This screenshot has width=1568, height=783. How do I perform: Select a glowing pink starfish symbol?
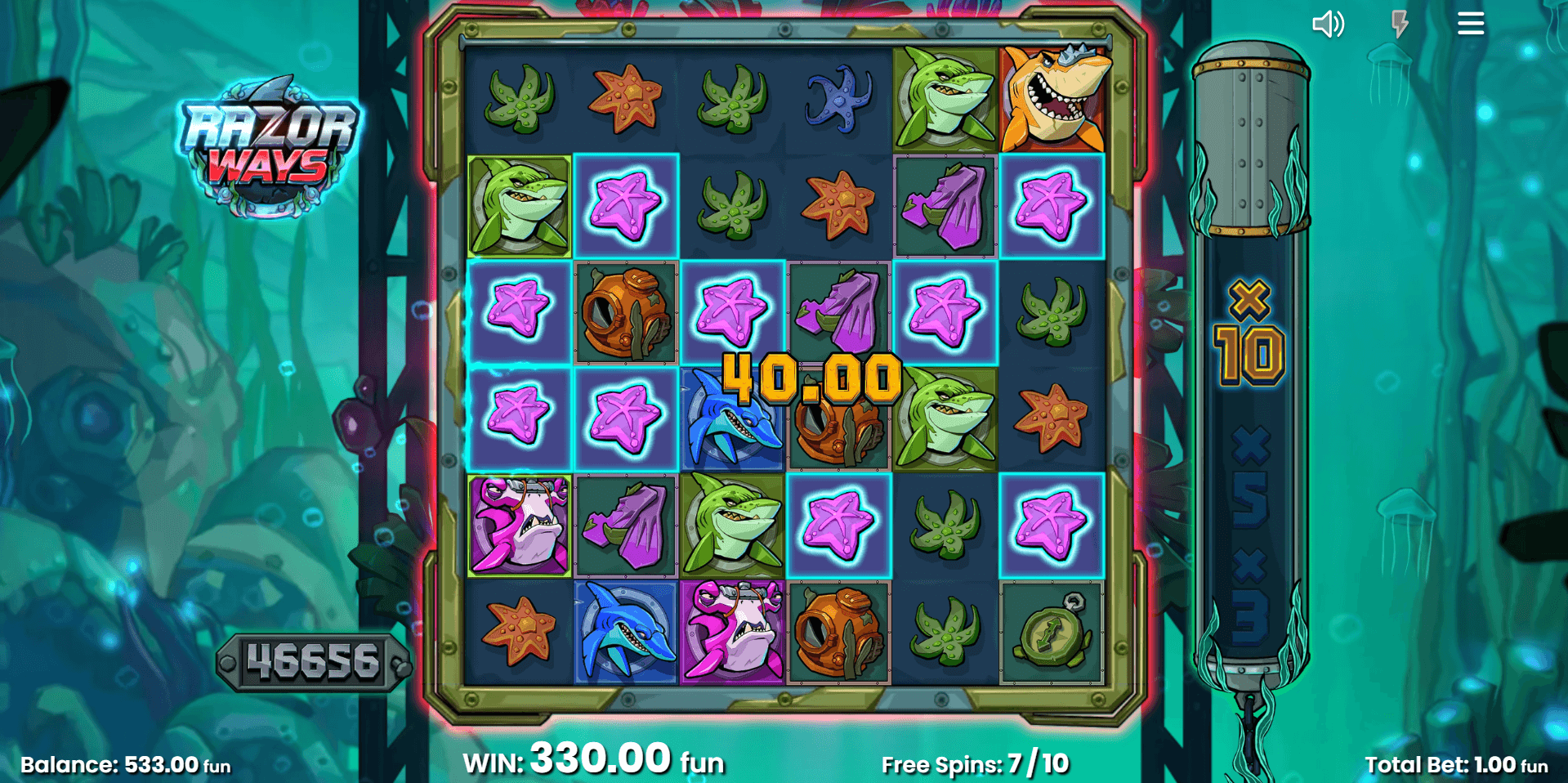tap(626, 204)
